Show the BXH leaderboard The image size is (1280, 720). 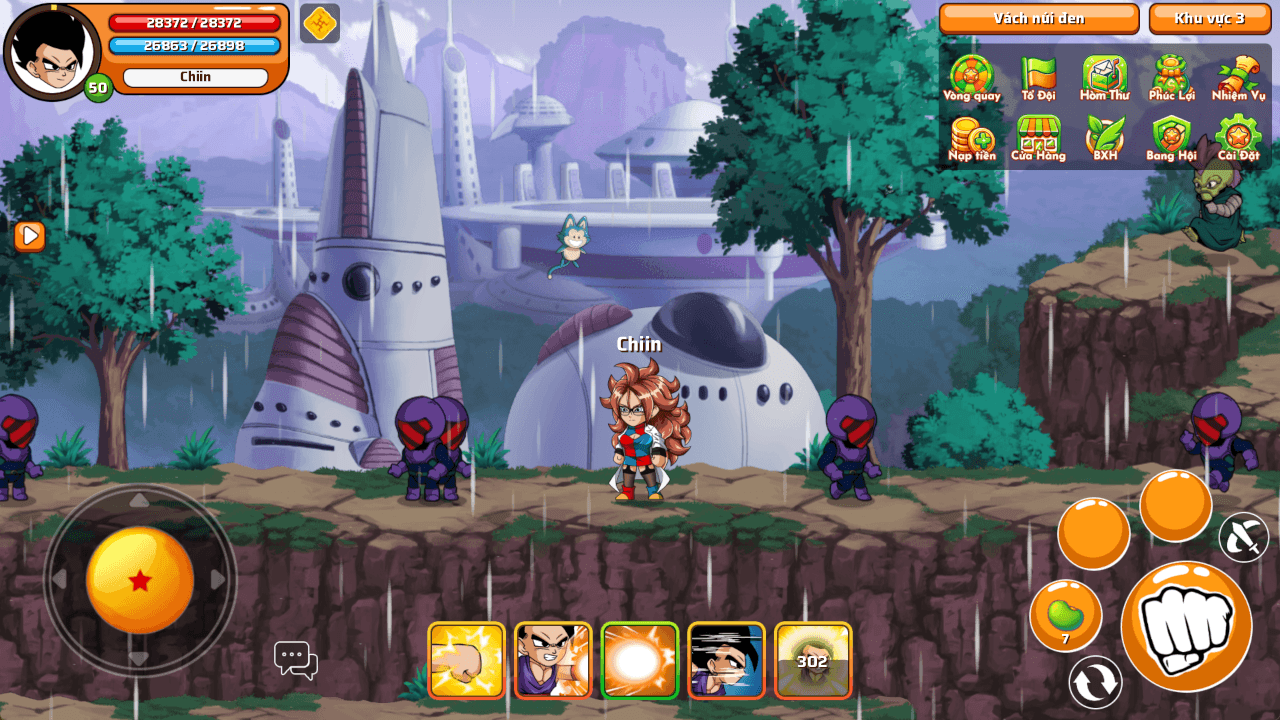1104,137
